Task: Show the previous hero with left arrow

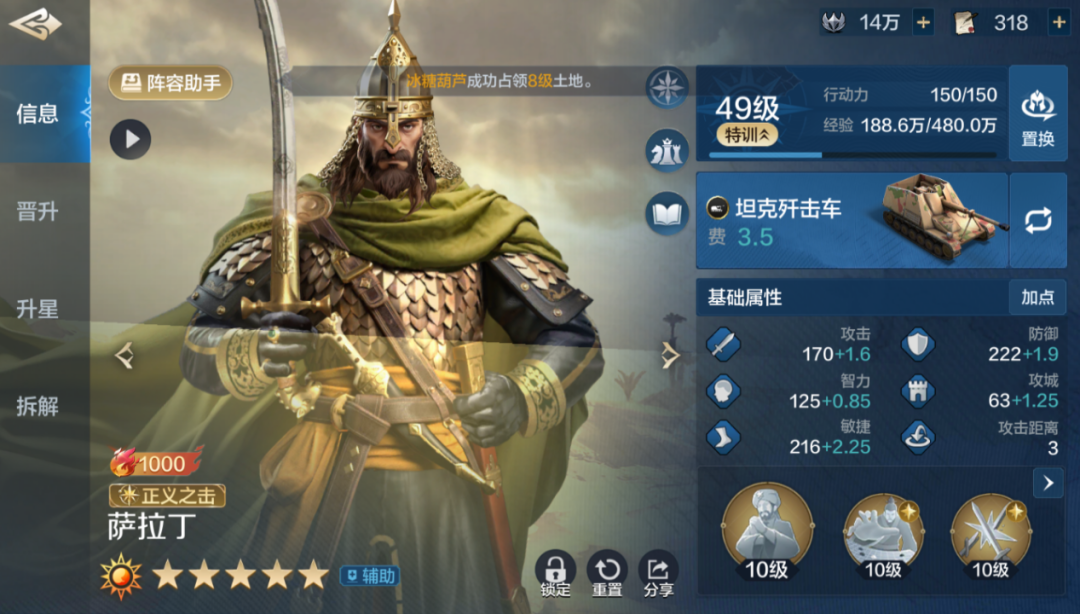Action: click(x=124, y=355)
